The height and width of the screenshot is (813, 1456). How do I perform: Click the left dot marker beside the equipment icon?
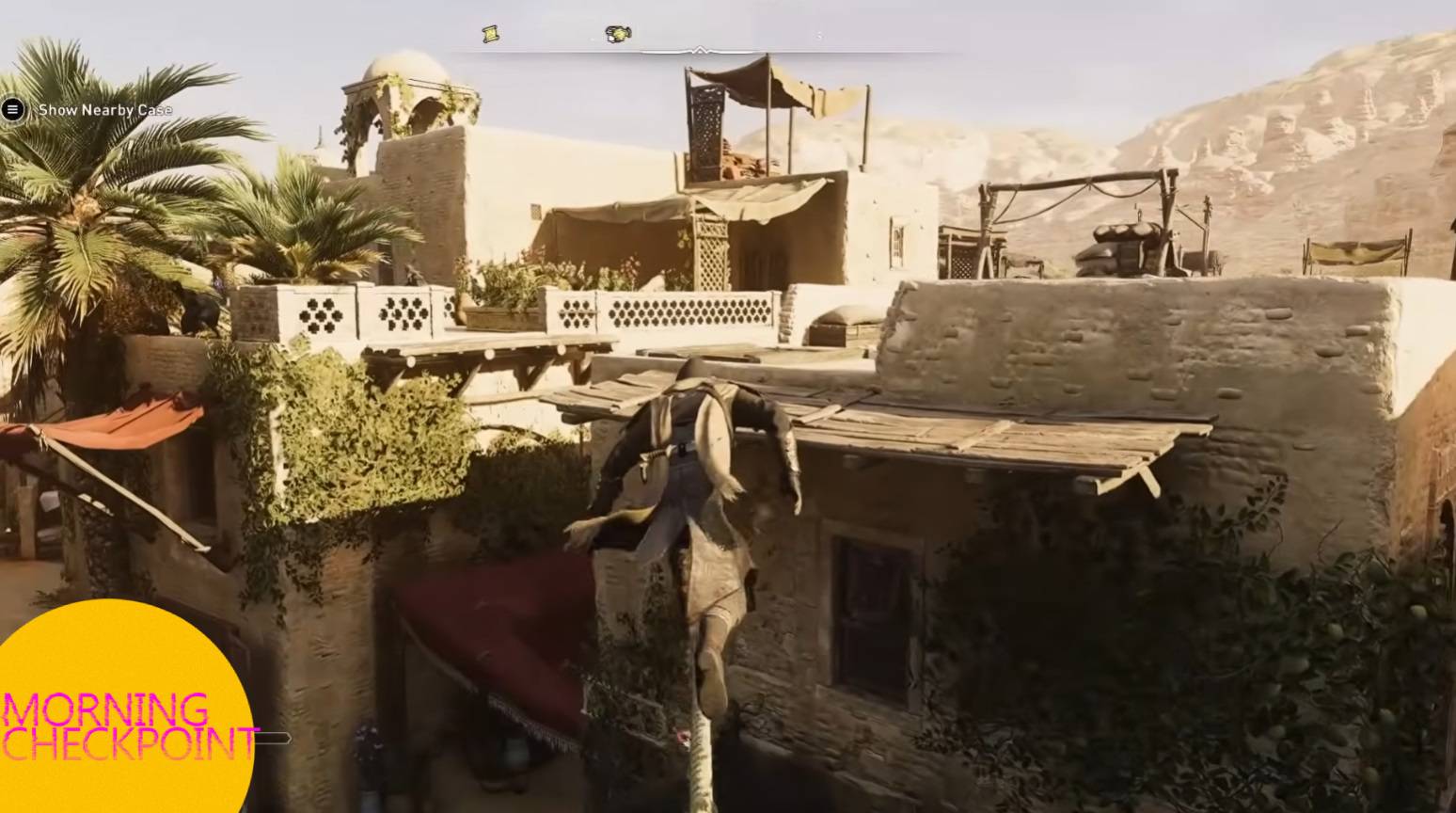coord(593,39)
